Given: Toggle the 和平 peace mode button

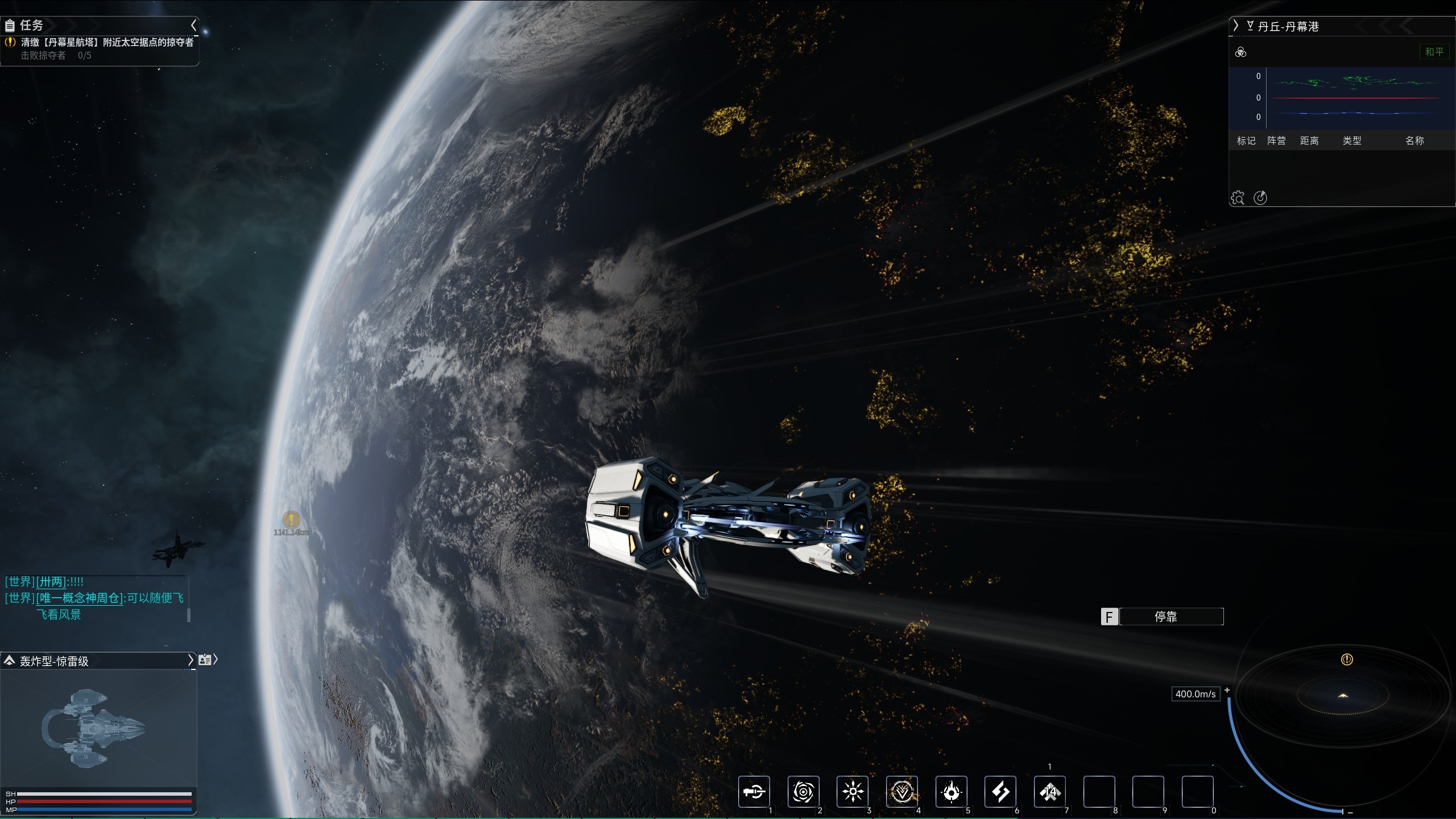Looking at the screenshot, I should click(x=1434, y=52).
